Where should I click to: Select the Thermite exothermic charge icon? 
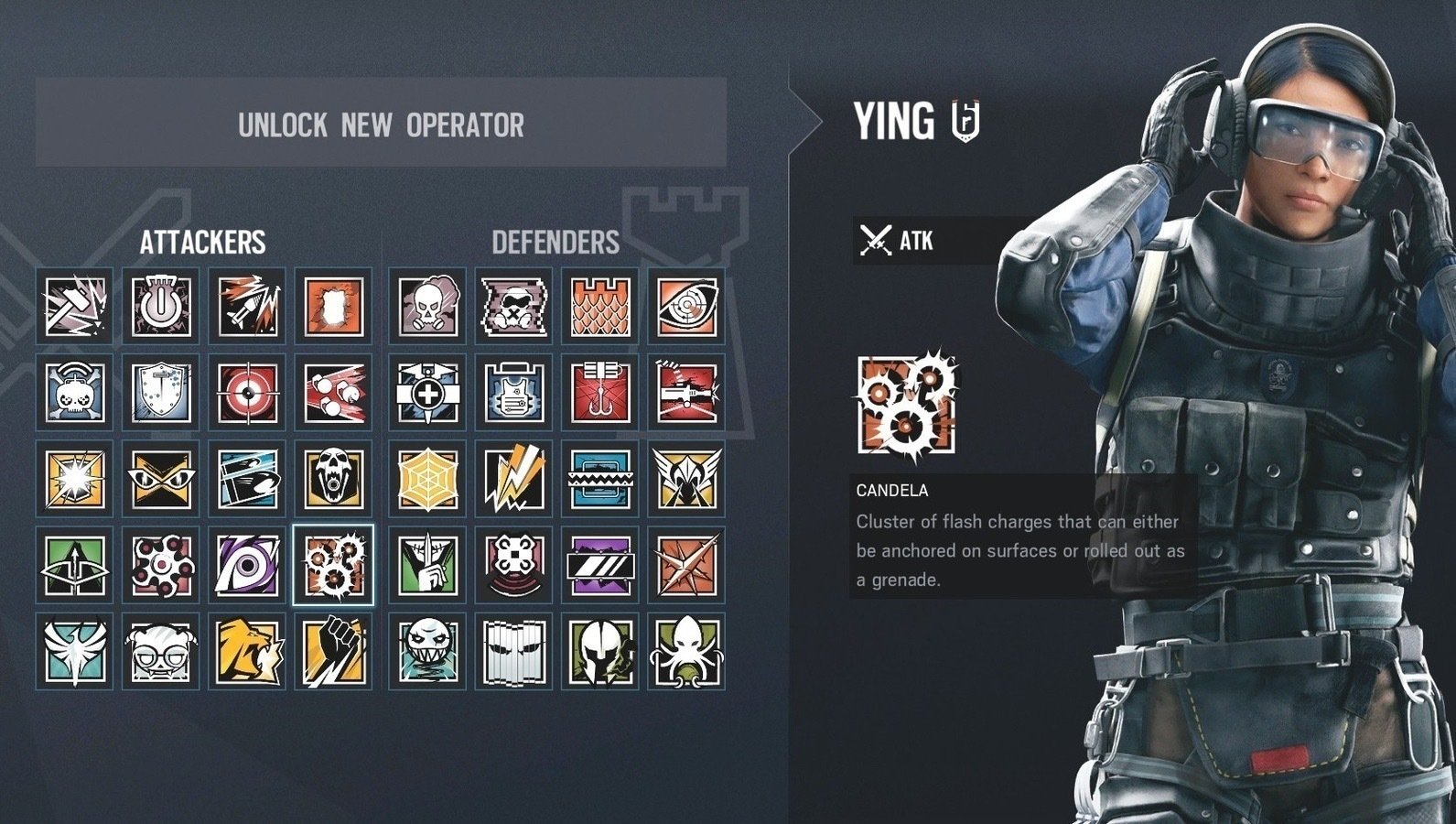pos(333,306)
